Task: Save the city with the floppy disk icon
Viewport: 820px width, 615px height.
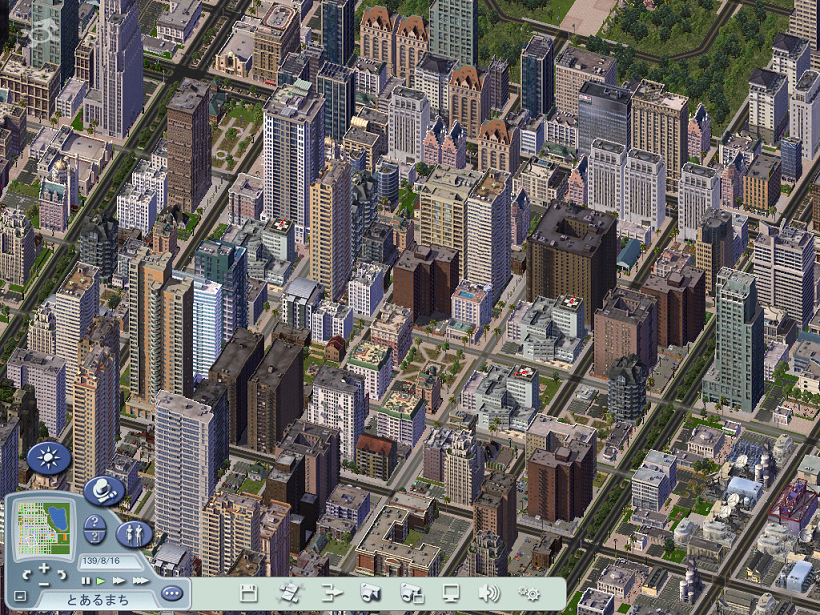Action: 249,592
